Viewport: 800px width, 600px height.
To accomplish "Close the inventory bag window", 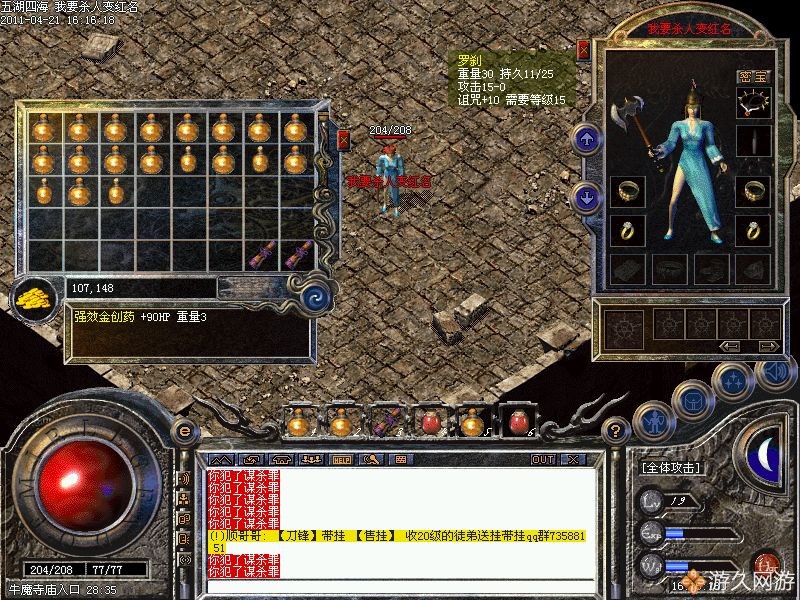I will tap(343, 139).
